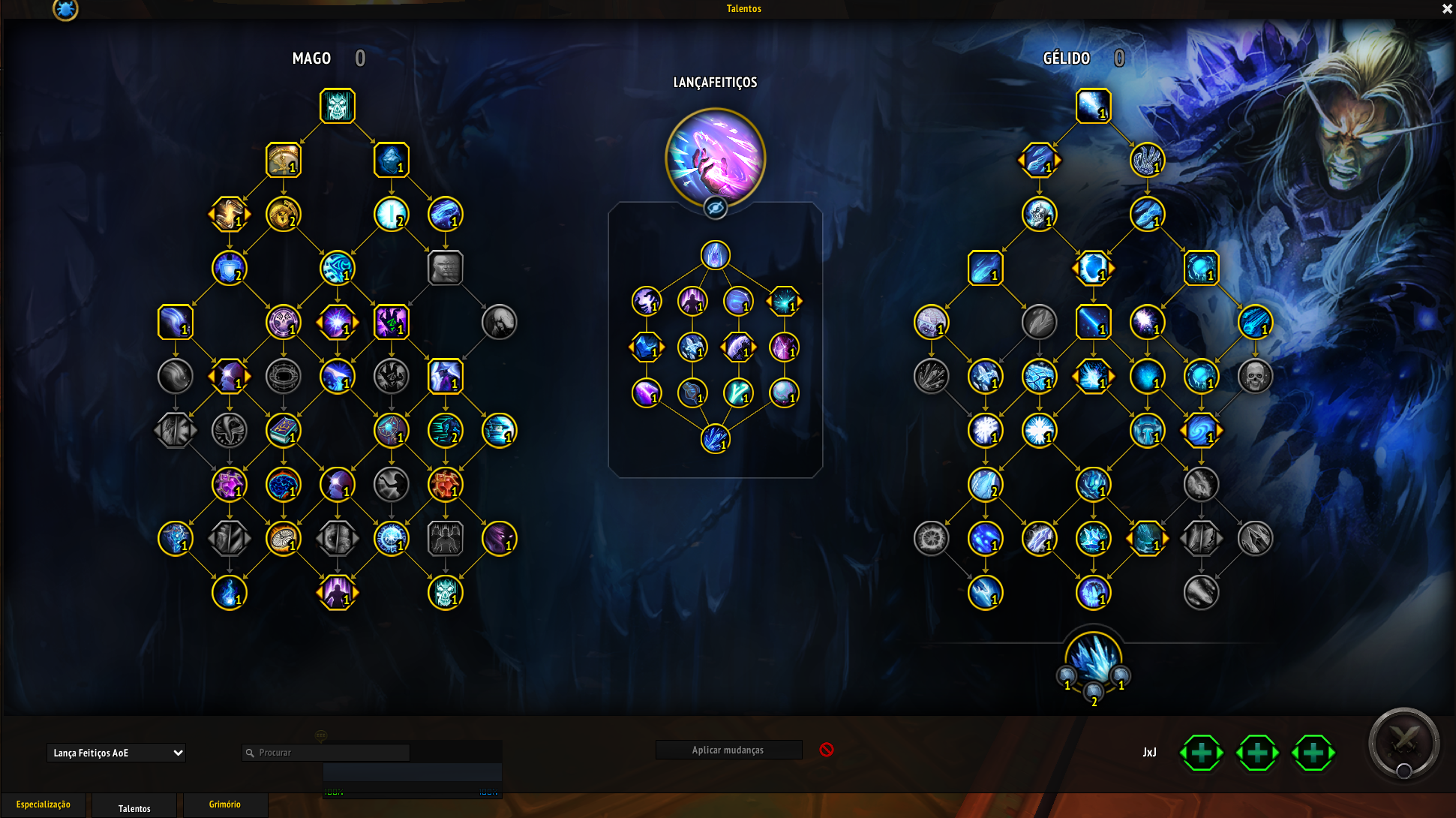Screen dimensions: 1456x818
Task: Toggle the eye icon under the hero orb
Action: (716, 208)
